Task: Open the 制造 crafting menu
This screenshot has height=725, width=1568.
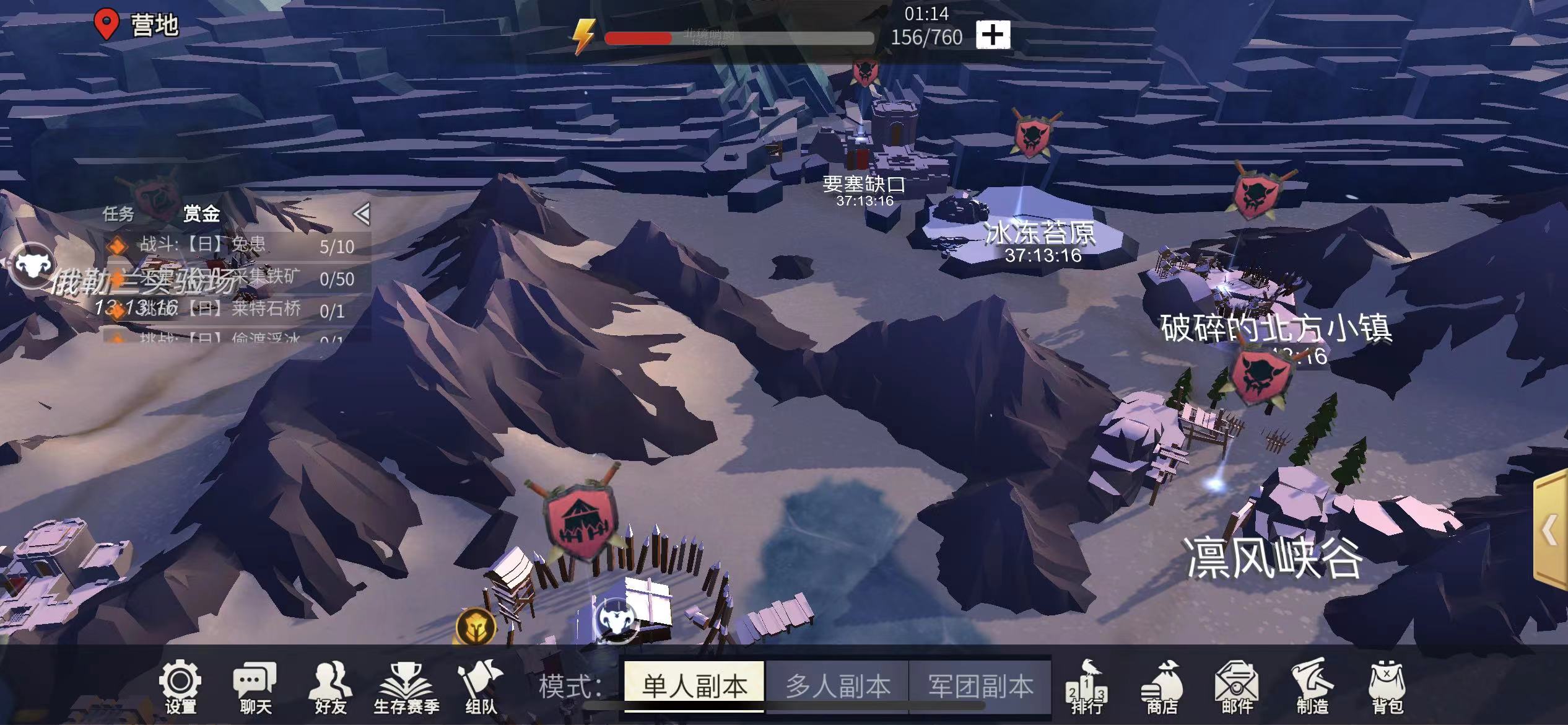Action: [x=1312, y=687]
